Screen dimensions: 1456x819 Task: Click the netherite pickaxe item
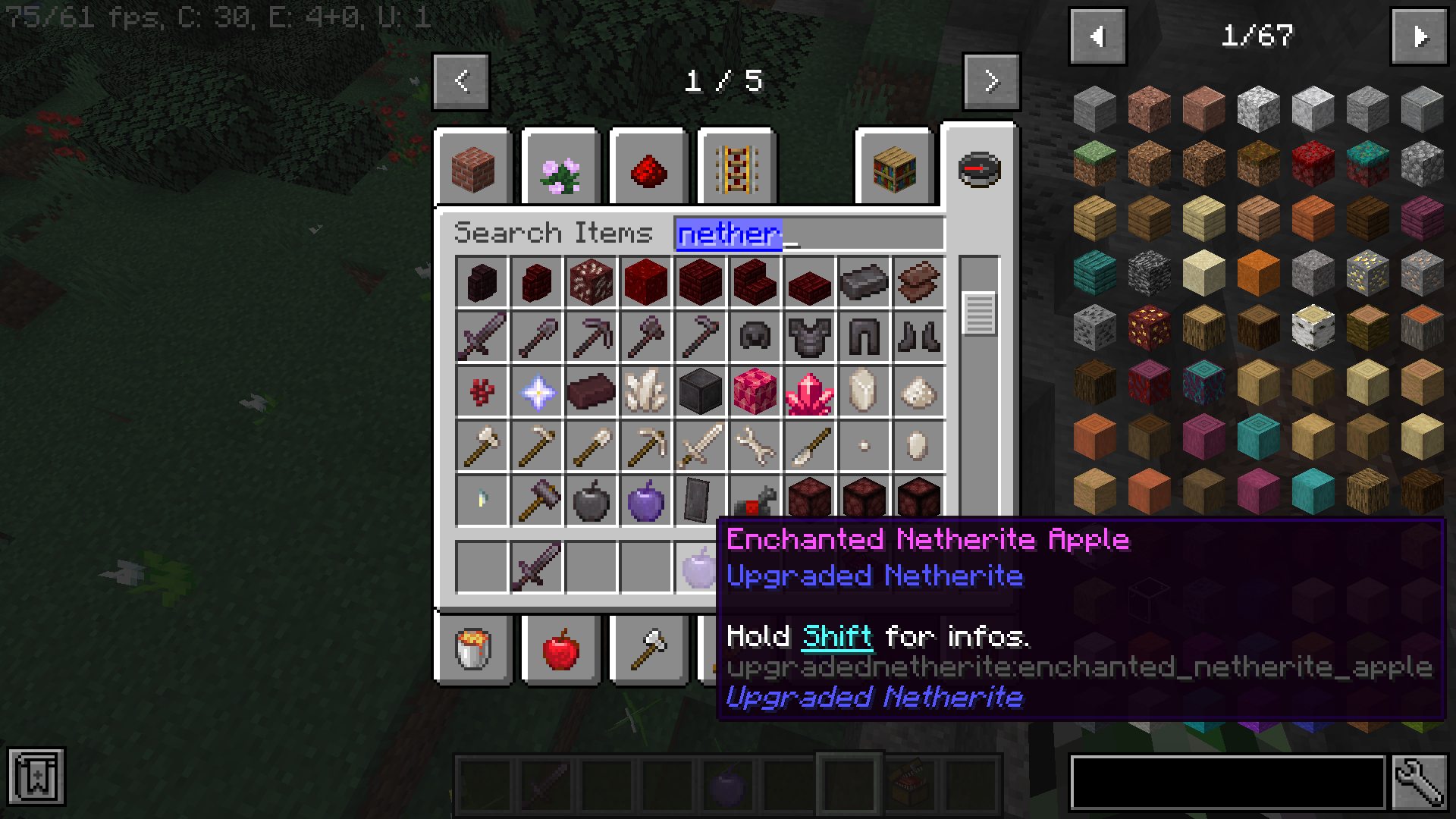[x=591, y=337]
